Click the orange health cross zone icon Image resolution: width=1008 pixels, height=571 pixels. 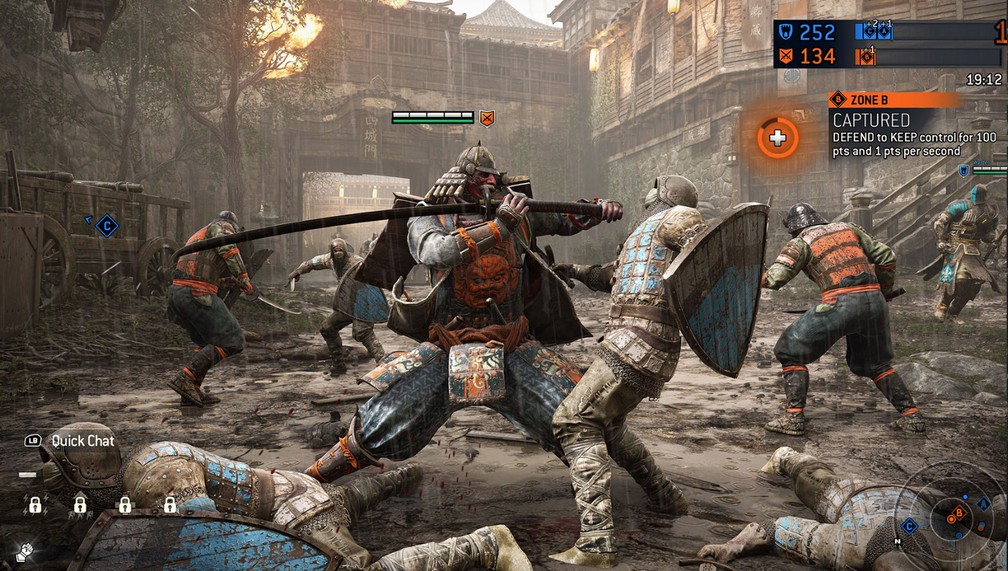point(777,136)
